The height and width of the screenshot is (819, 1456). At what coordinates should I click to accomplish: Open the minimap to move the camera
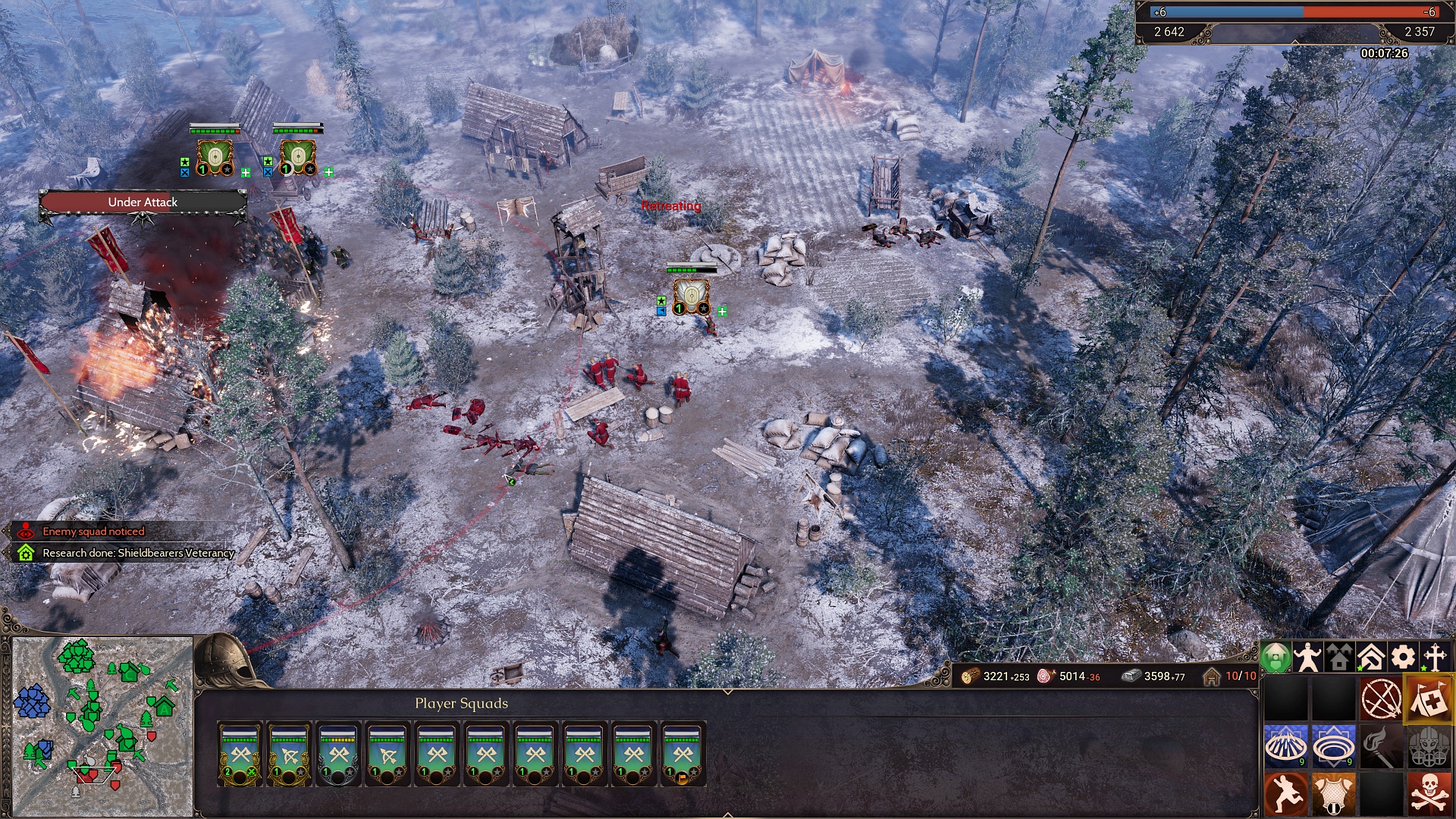pos(102,726)
